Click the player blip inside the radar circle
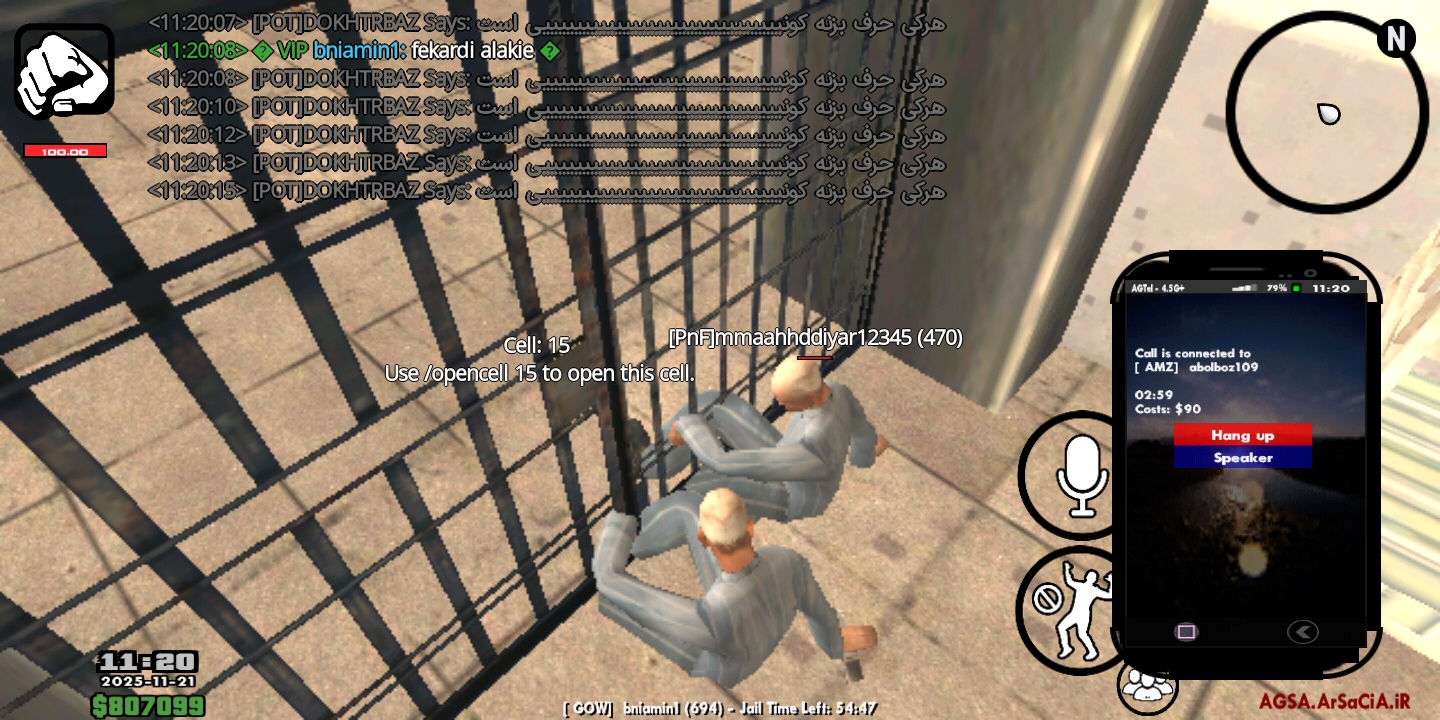This screenshot has width=1440, height=720. 1330,113
